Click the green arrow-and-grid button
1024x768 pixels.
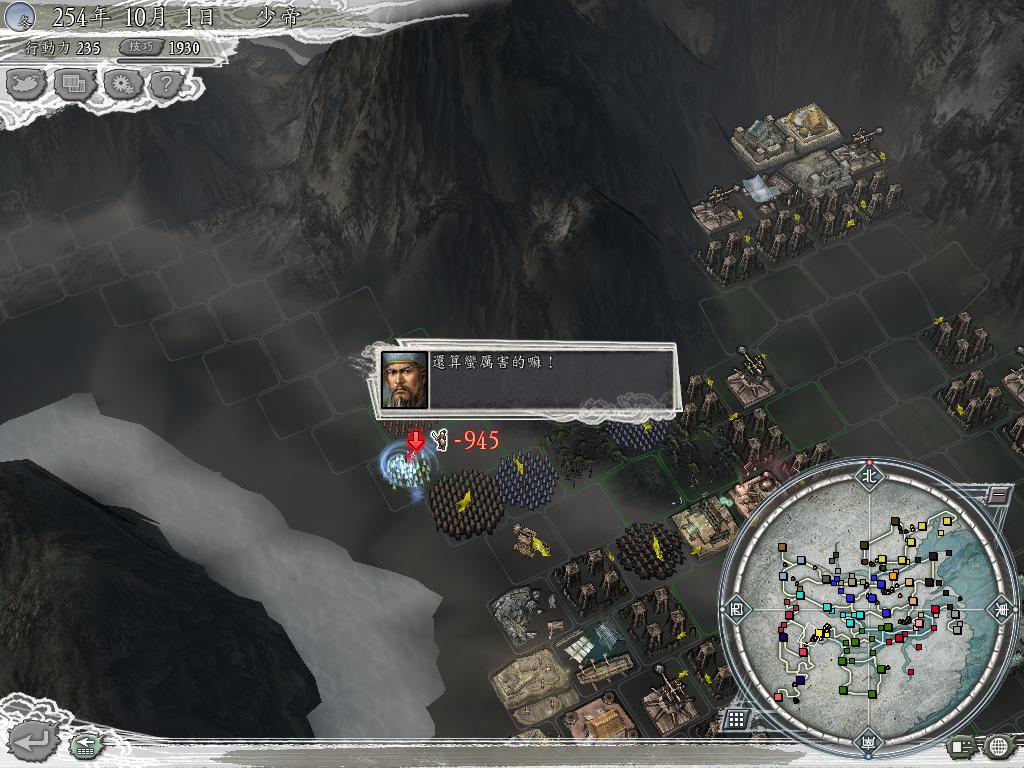point(84,744)
